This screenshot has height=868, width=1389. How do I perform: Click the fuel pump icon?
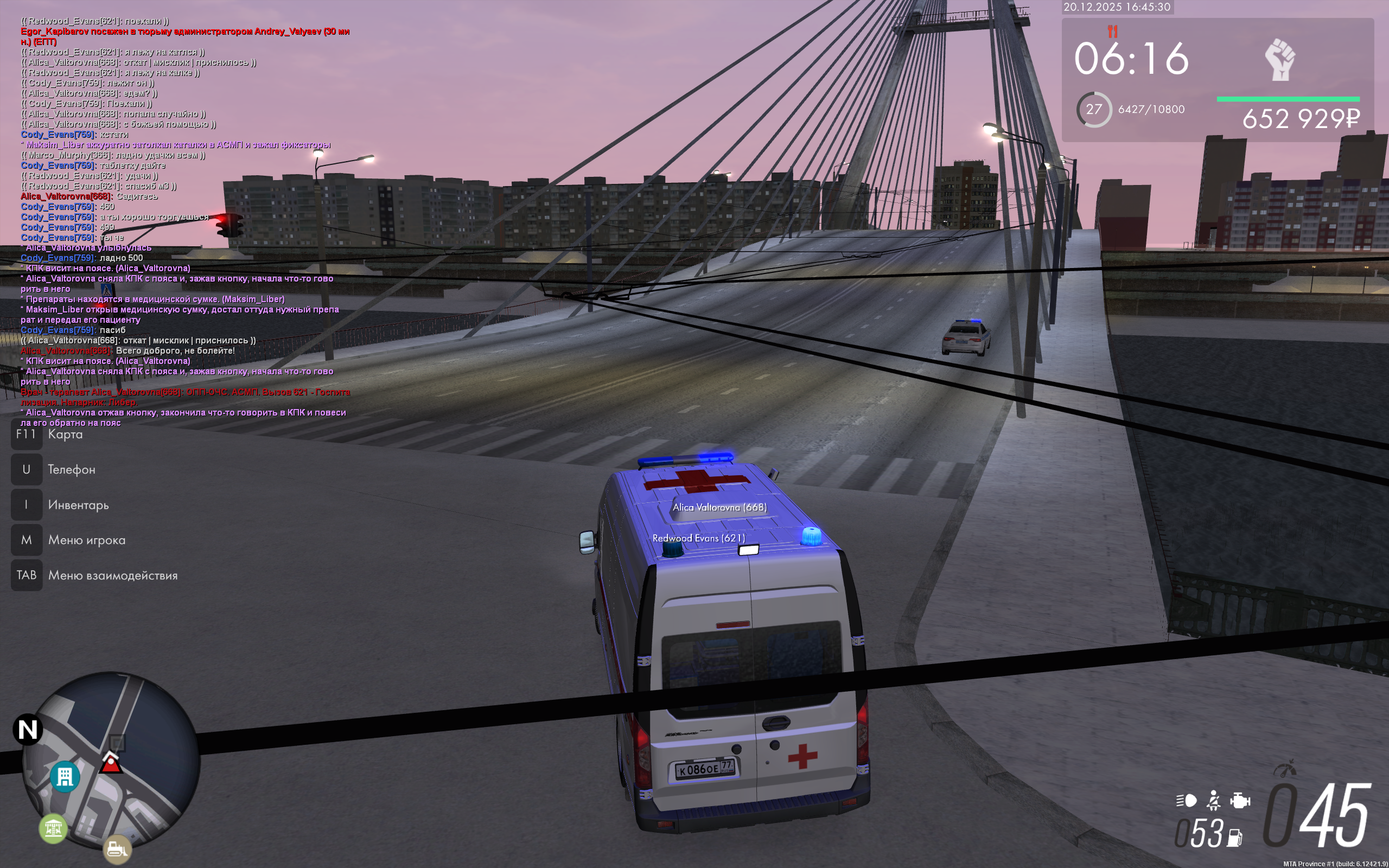pyautogui.click(x=1235, y=838)
